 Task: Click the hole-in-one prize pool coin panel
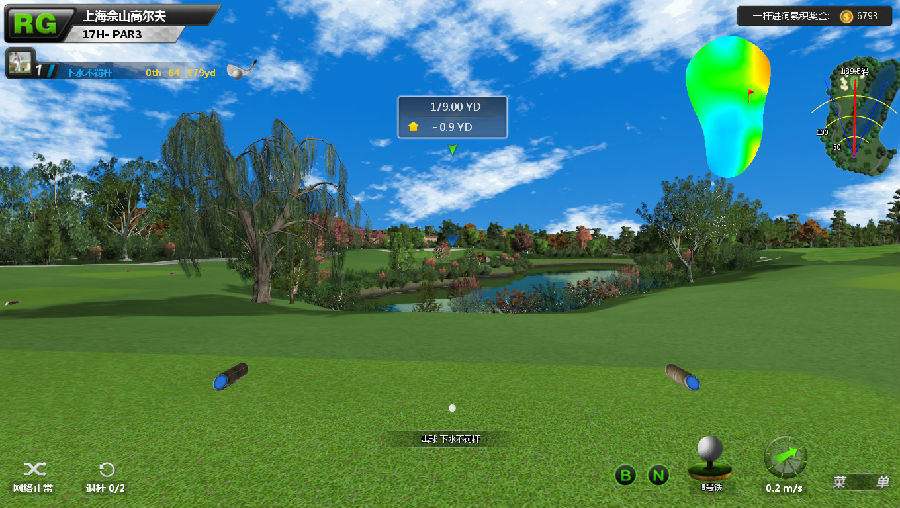[814, 16]
